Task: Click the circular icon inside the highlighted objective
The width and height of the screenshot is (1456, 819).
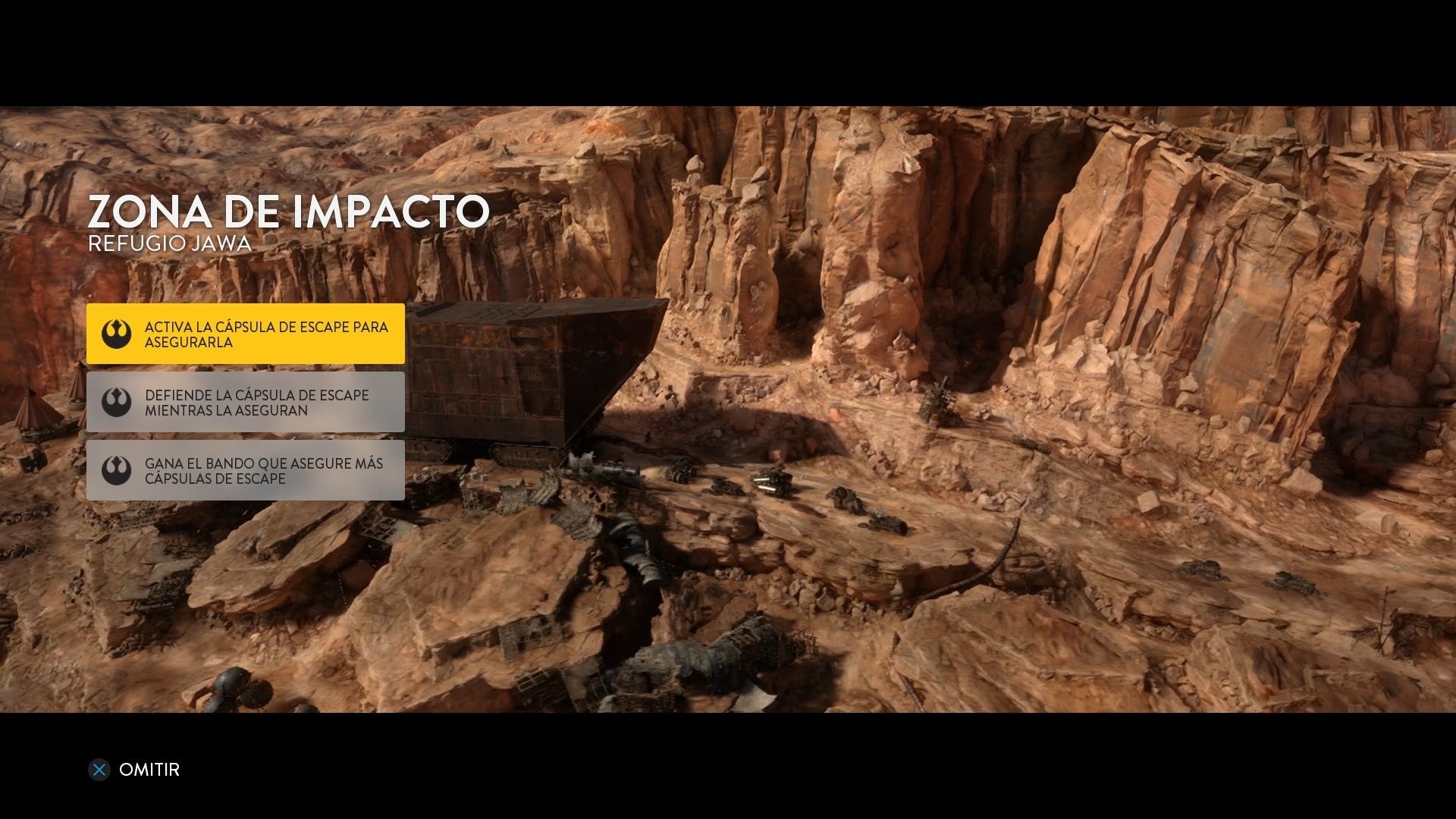Action: click(x=118, y=334)
